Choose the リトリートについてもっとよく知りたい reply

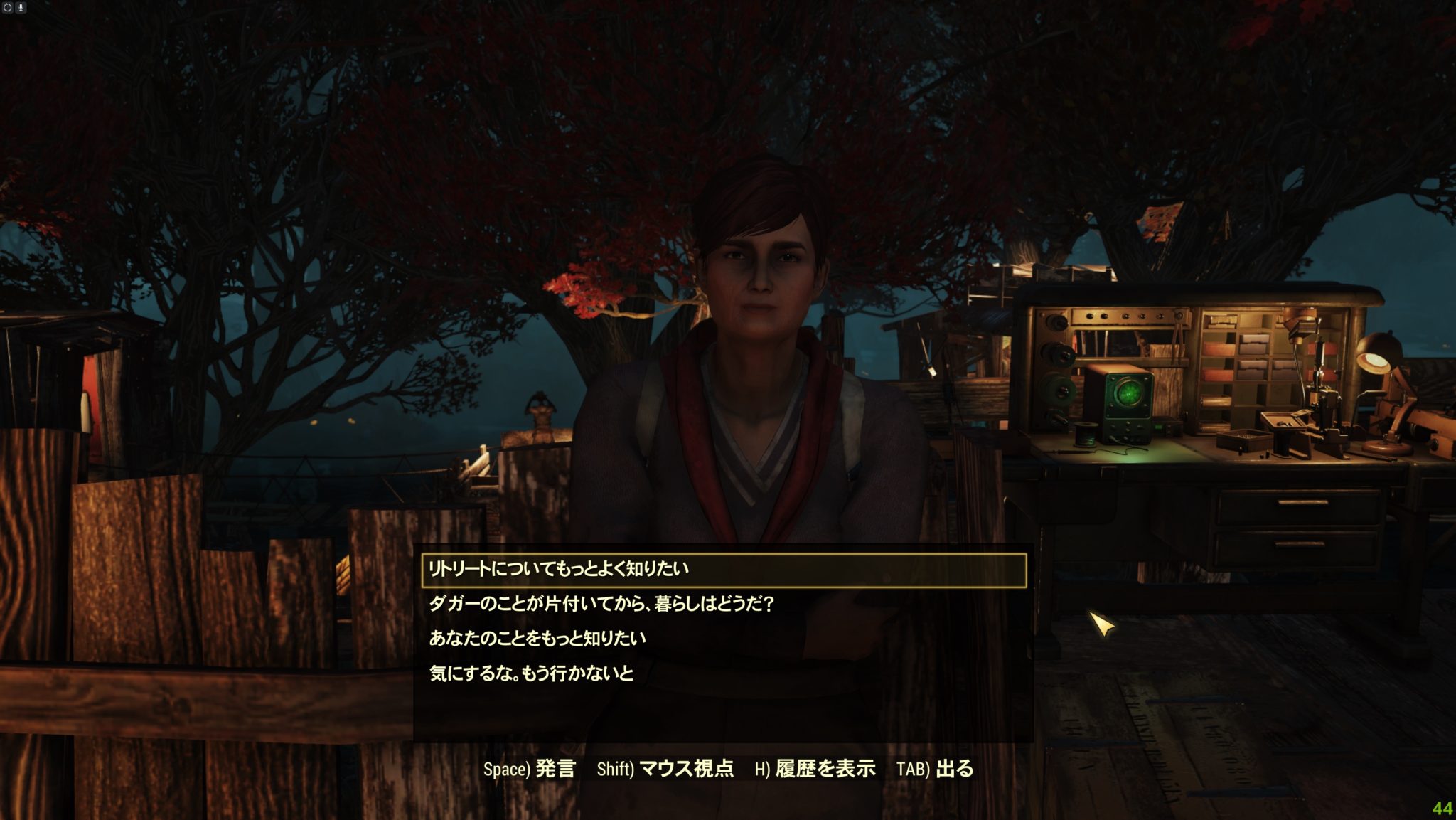[559, 570]
